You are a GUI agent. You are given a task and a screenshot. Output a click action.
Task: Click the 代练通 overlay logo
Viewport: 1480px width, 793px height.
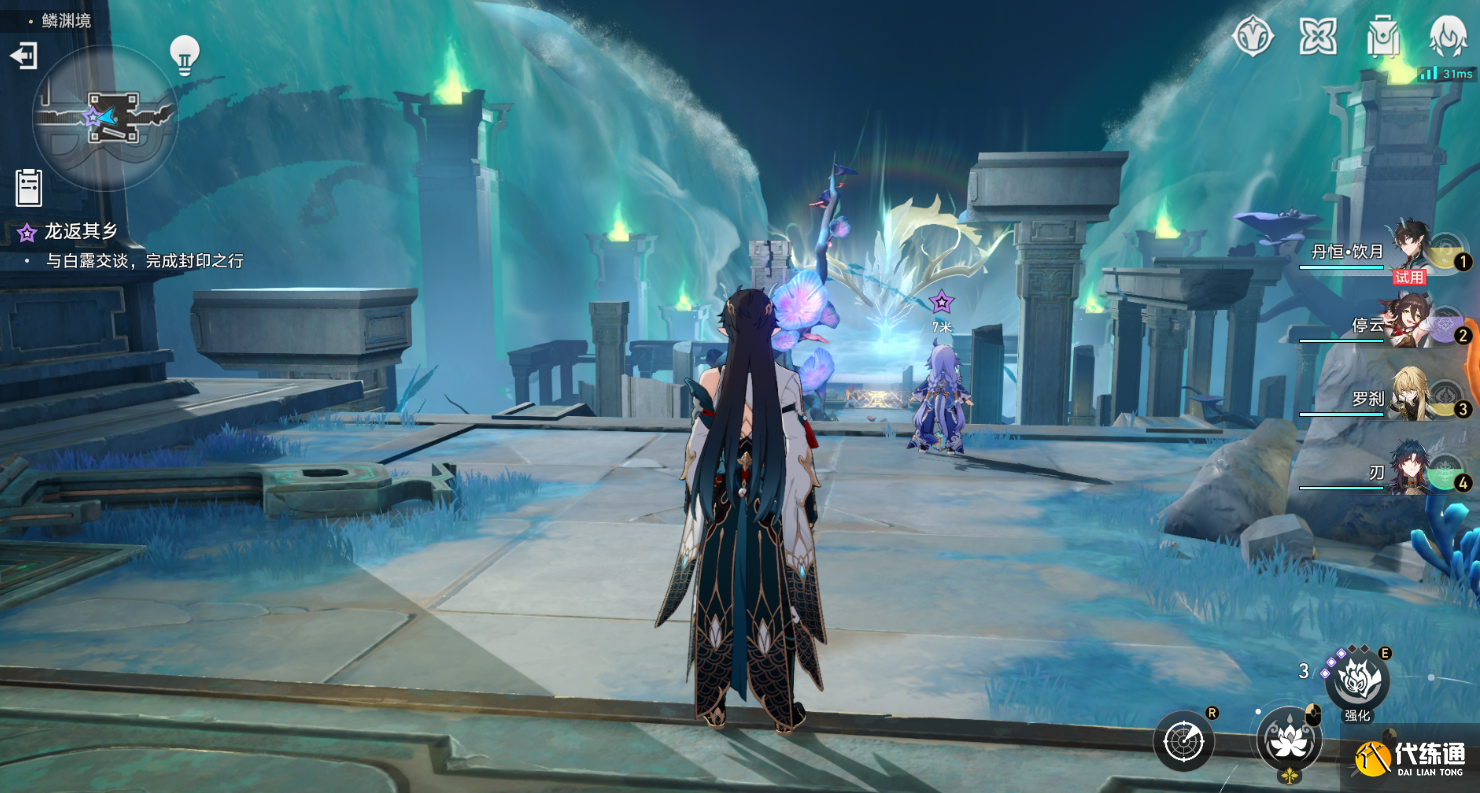pyautogui.click(x=1411, y=759)
